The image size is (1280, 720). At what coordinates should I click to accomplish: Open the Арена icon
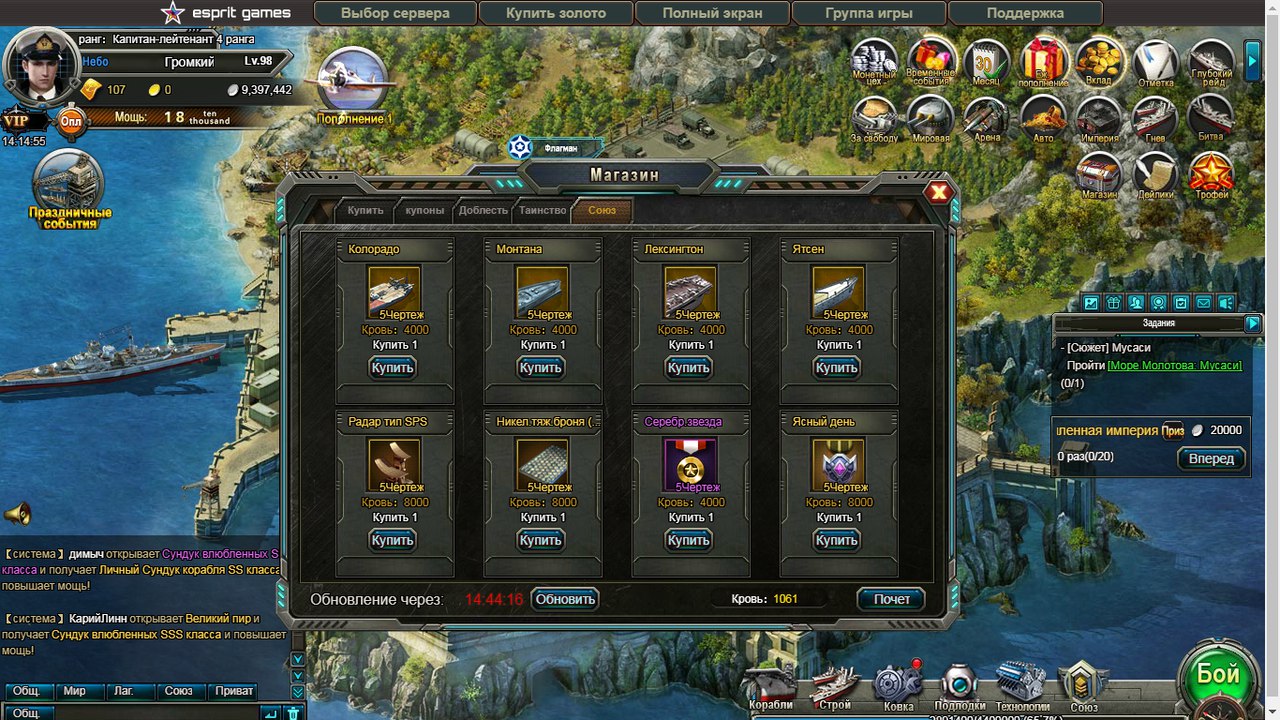tap(986, 120)
